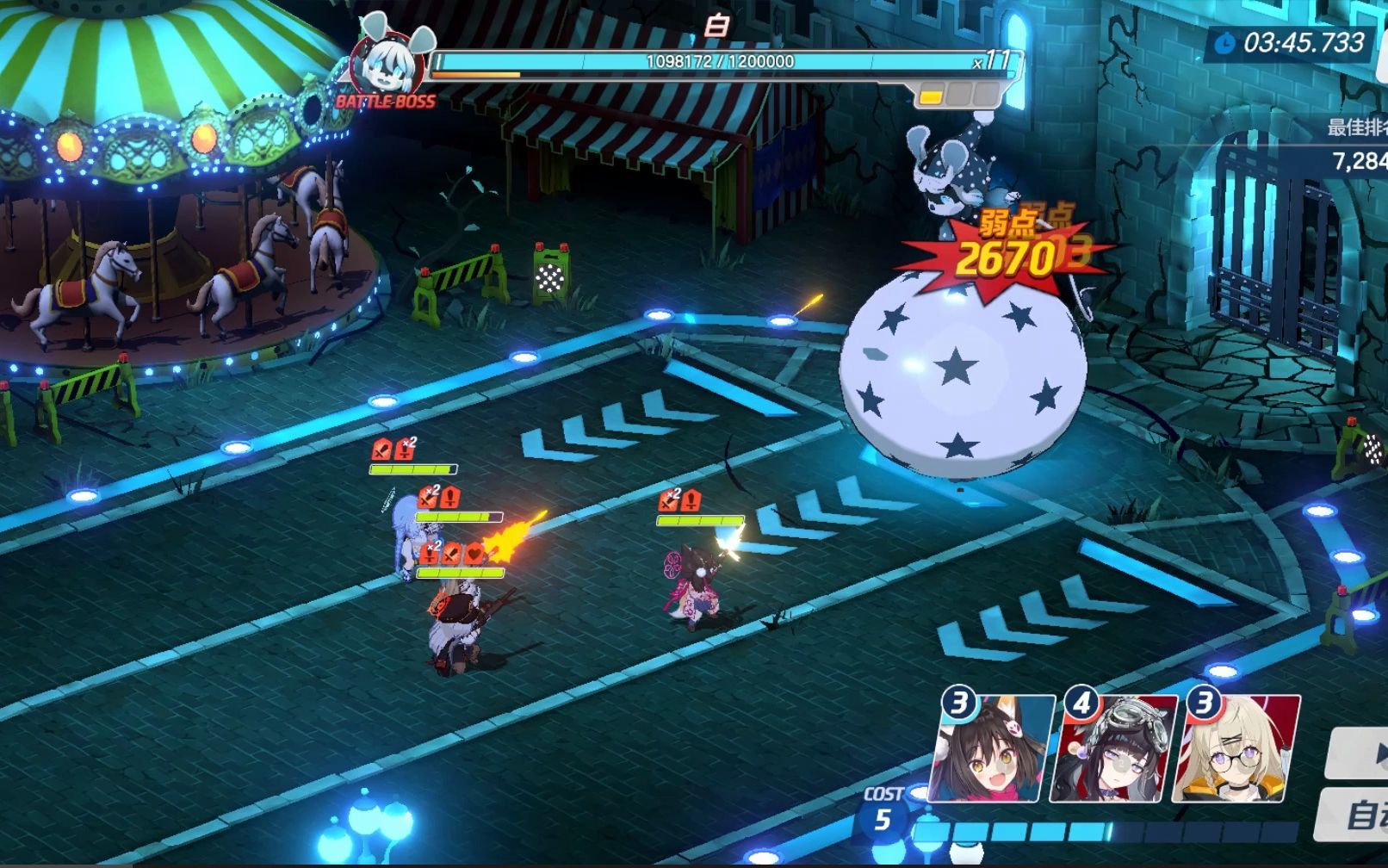Activate the blonde glasses girl's skill card
Viewport: 1388px width, 868px height.
(x=1236, y=748)
